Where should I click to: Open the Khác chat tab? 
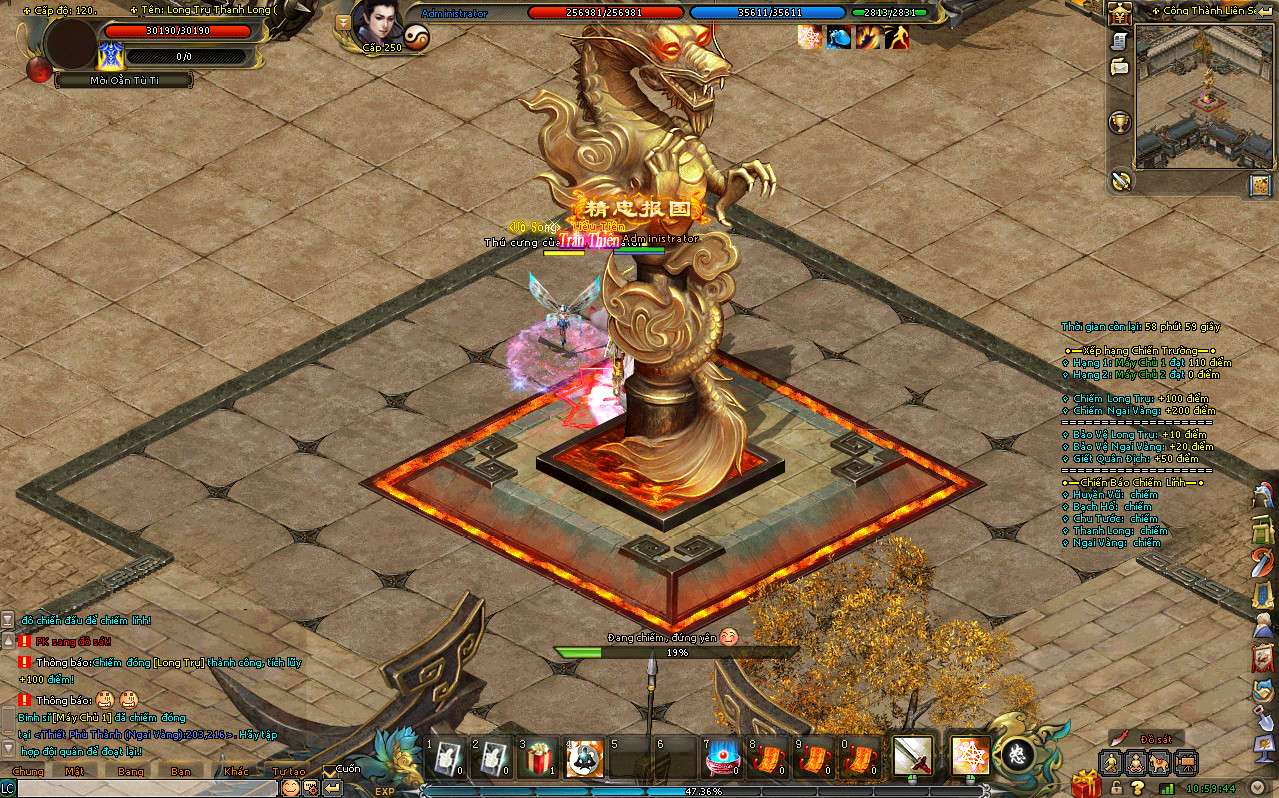236,771
